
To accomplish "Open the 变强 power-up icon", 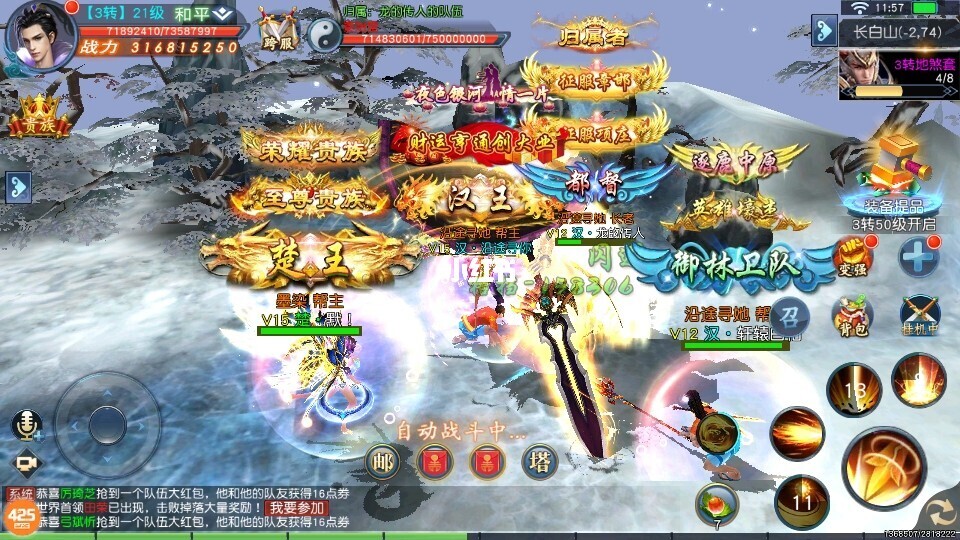I will [x=850, y=259].
